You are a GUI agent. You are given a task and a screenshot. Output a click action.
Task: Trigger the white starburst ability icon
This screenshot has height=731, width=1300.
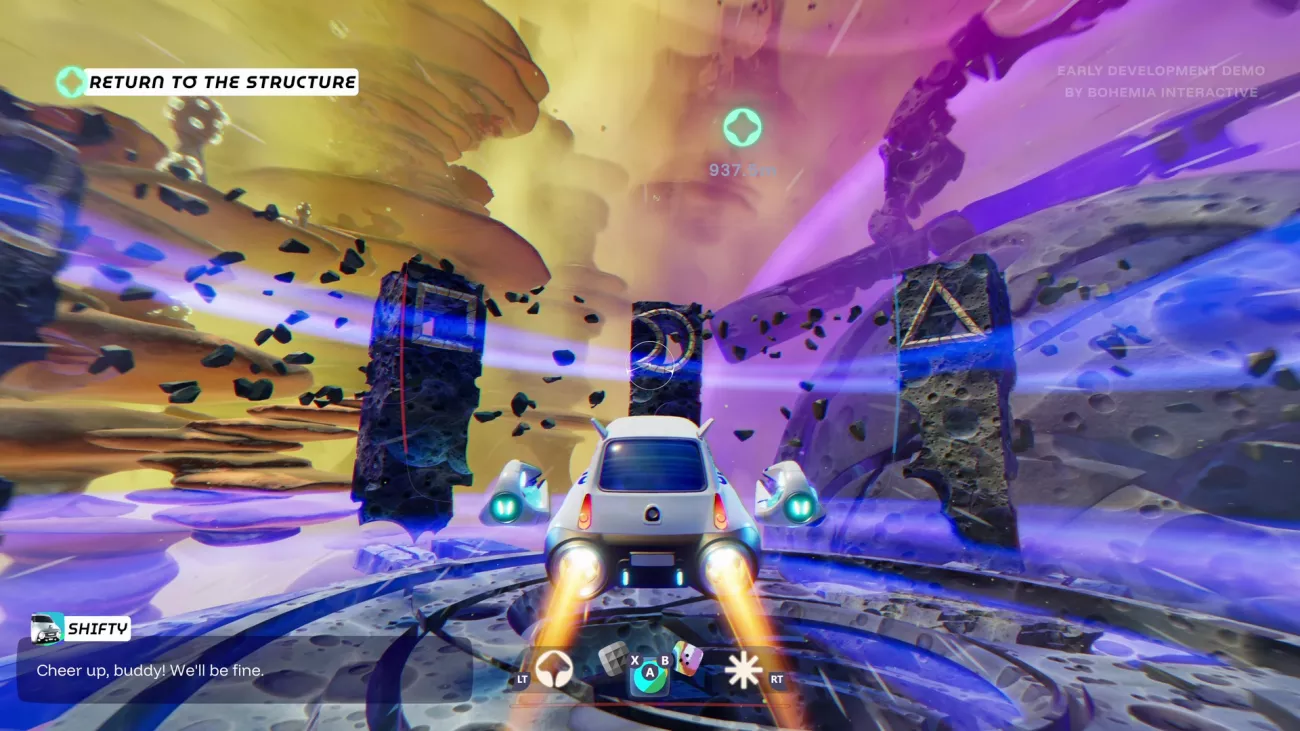743,670
